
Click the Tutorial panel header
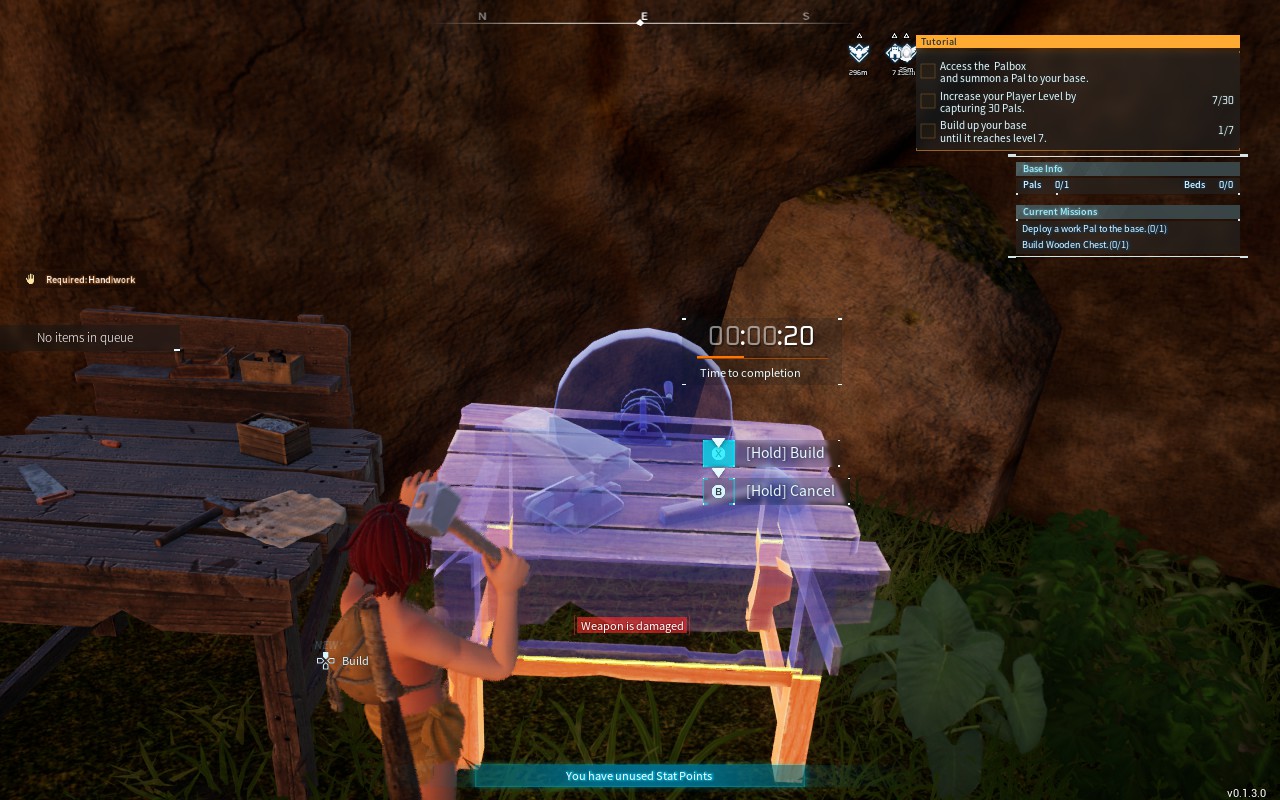[x=1077, y=42]
